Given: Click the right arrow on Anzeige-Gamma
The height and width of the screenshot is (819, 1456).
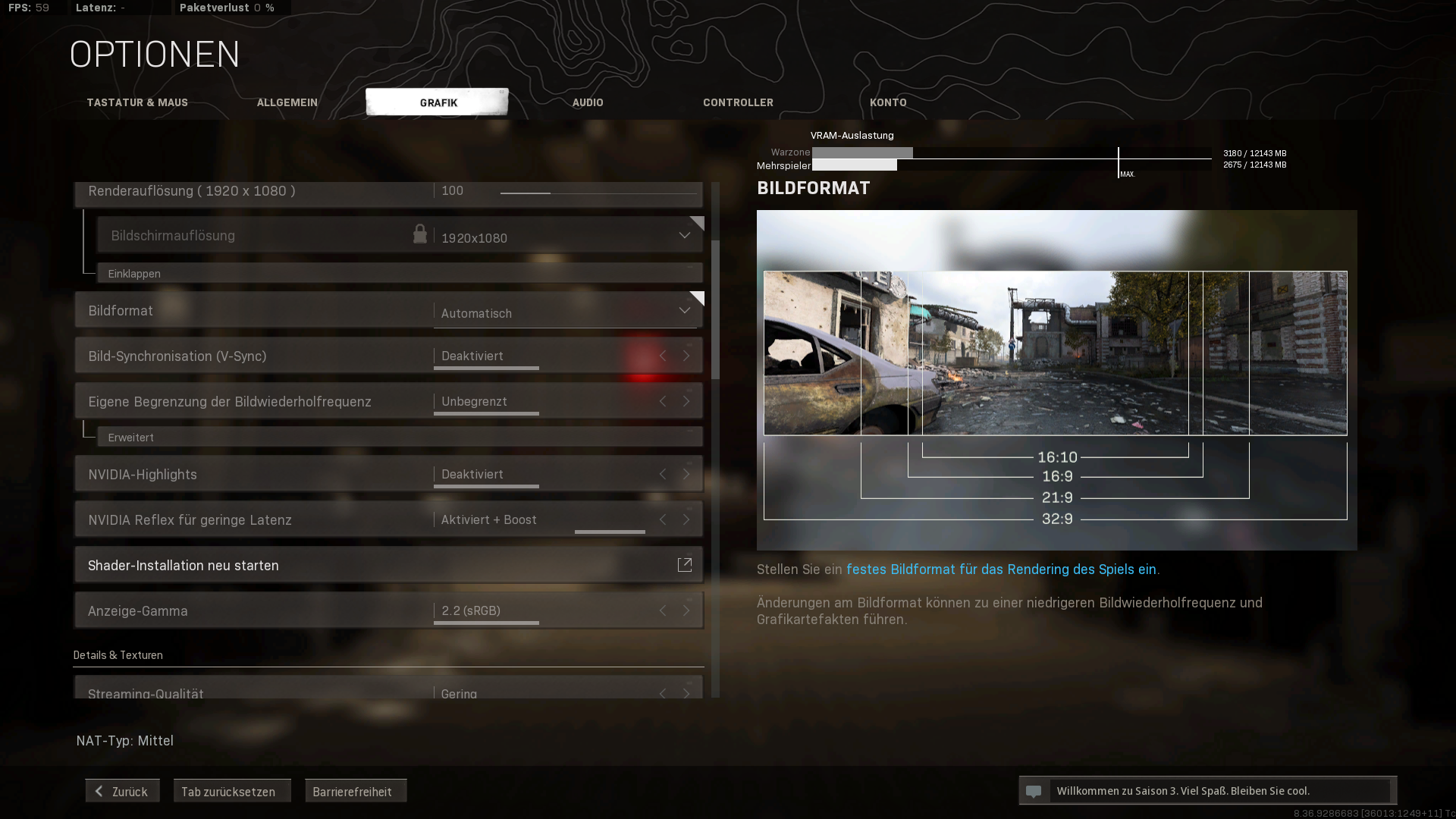Looking at the screenshot, I should [x=686, y=610].
